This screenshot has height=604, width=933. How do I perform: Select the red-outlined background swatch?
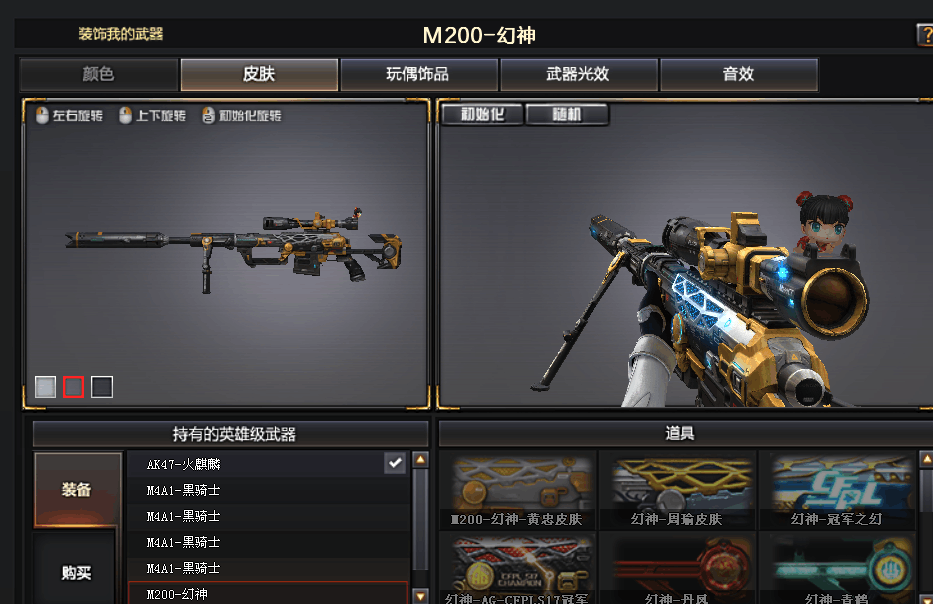[x=74, y=387]
